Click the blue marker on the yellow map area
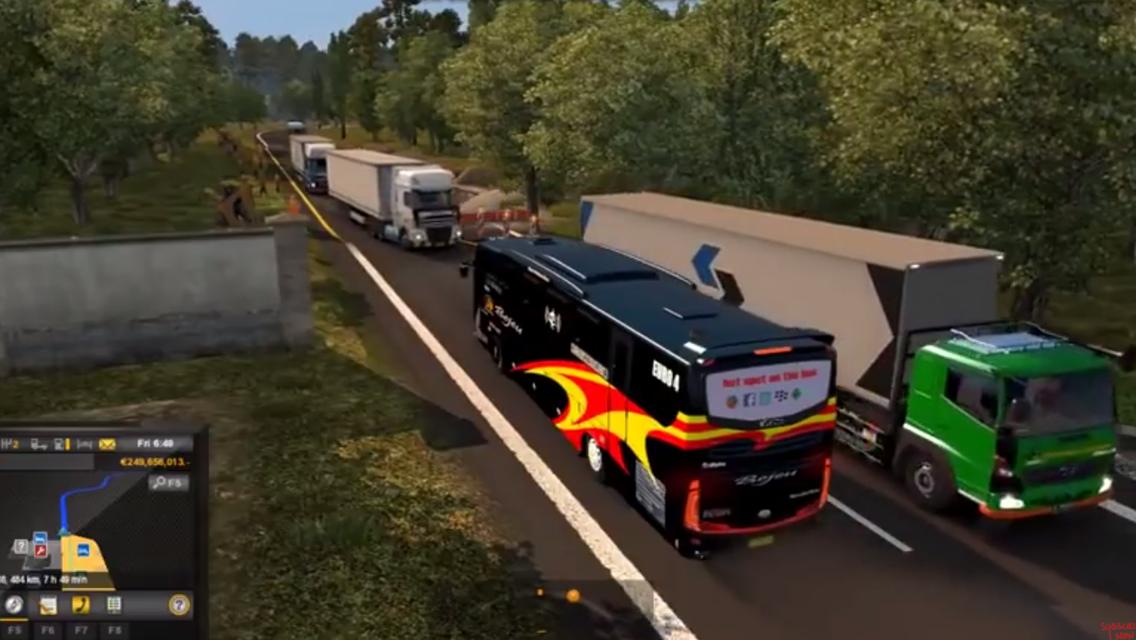The width and height of the screenshot is (1136, 640). 81,550
